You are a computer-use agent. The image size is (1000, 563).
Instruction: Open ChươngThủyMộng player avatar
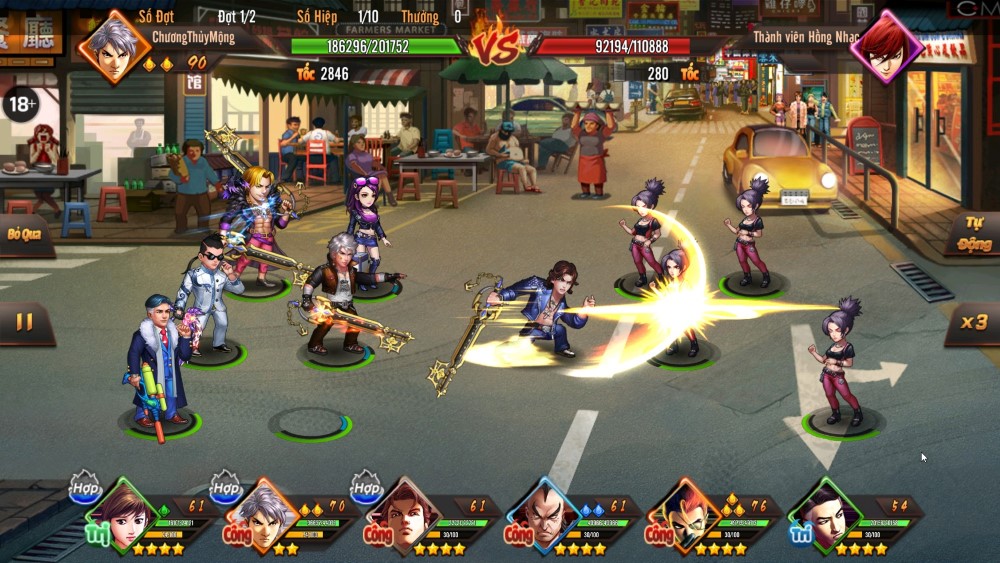pyautogui.click(x=114, y=46)
